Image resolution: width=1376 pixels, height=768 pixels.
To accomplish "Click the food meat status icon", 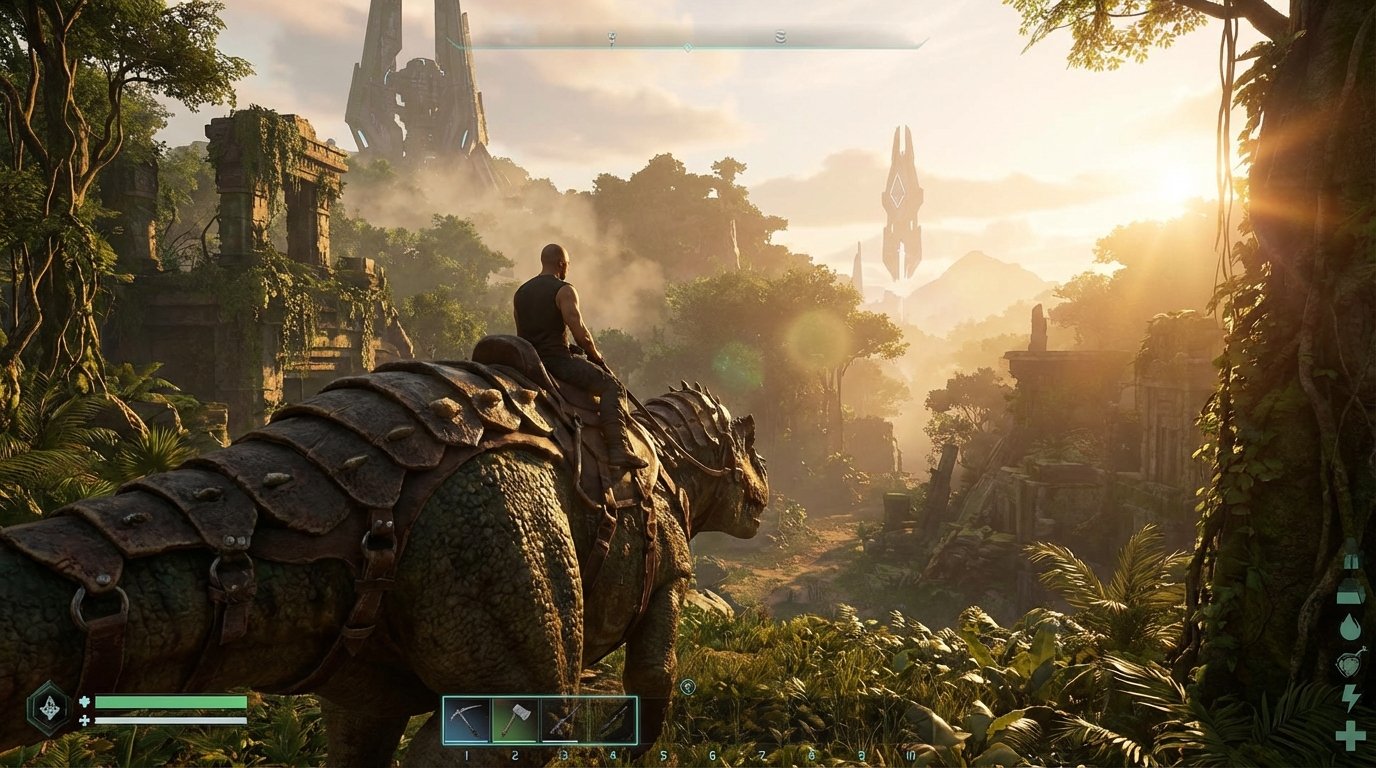I will click(1351, 563).
